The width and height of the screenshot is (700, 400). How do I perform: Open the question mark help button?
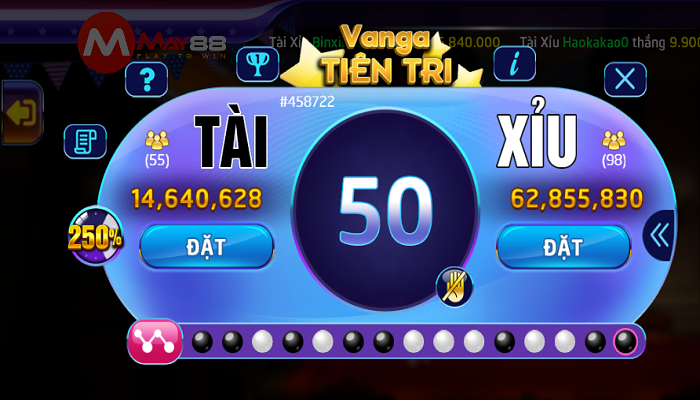[146, 79]
